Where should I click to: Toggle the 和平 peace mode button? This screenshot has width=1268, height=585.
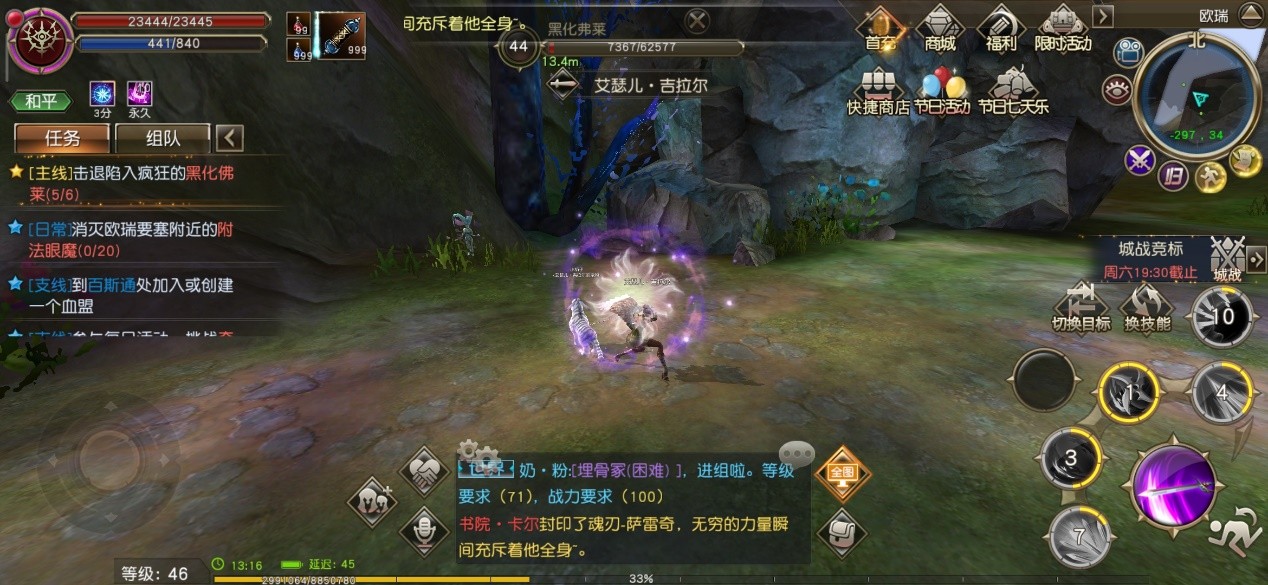pyautogui.click(x=41, y=101)
